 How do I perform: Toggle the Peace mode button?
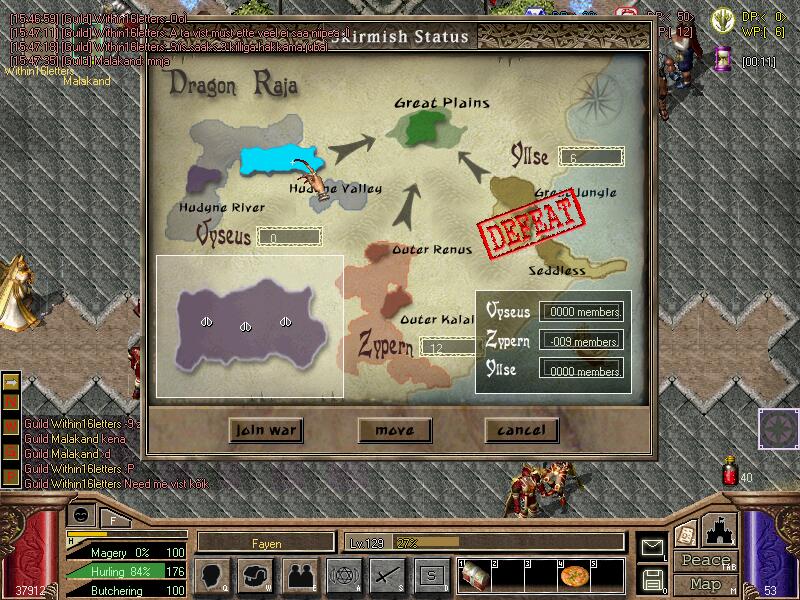tap(705, 560)
